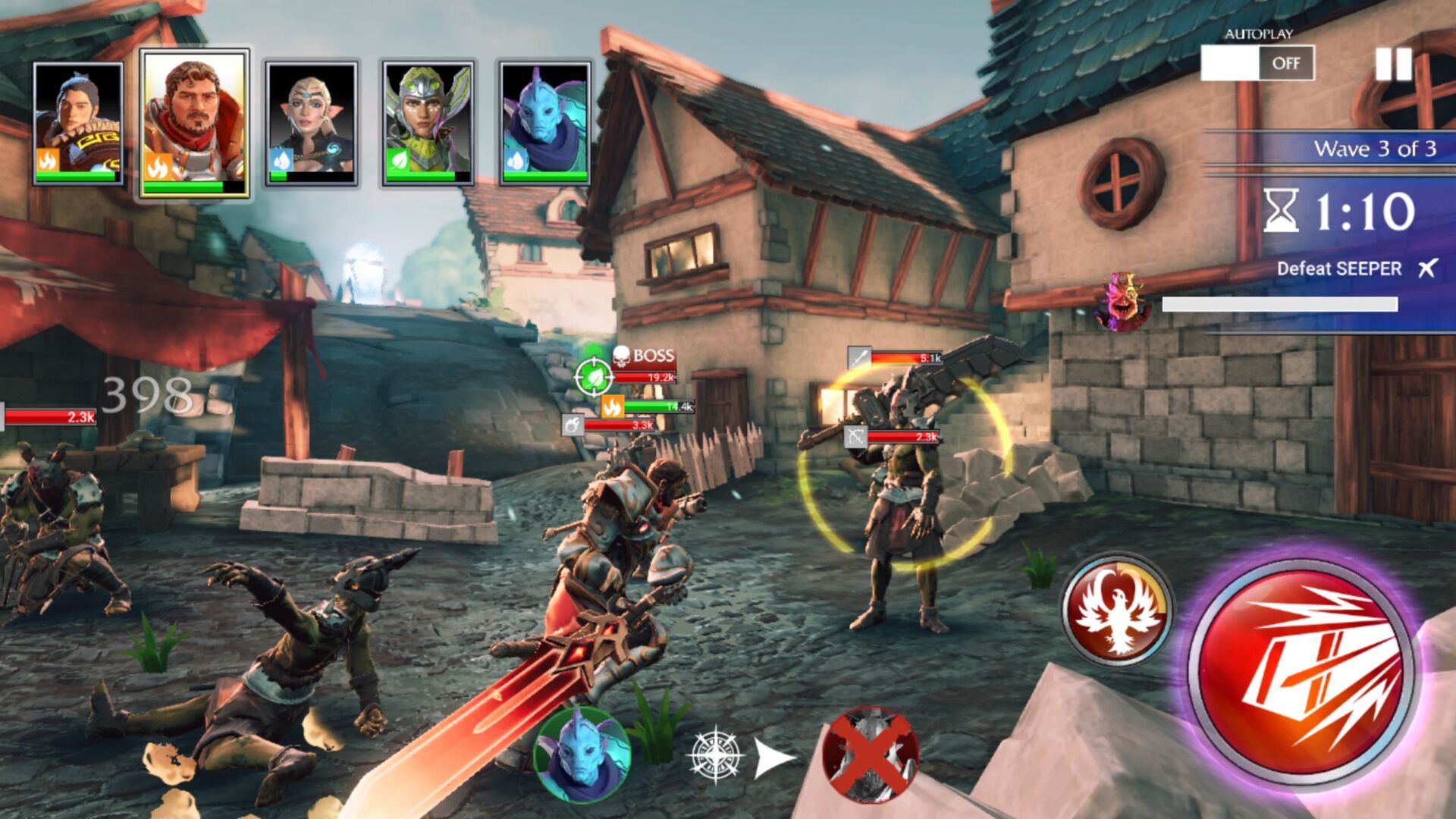The width and height of the screenshot is (1456, 819).
Task: Toggle the Autoplay switch
Action: coord(1257,63)
